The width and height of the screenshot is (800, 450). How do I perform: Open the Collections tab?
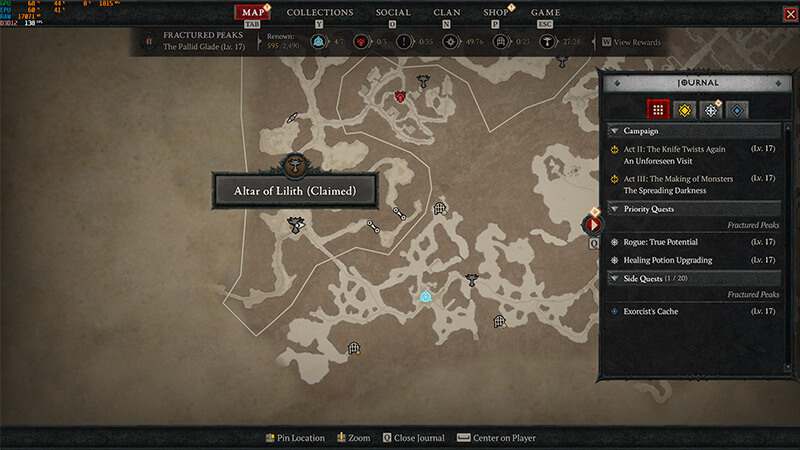pos(320,13)
